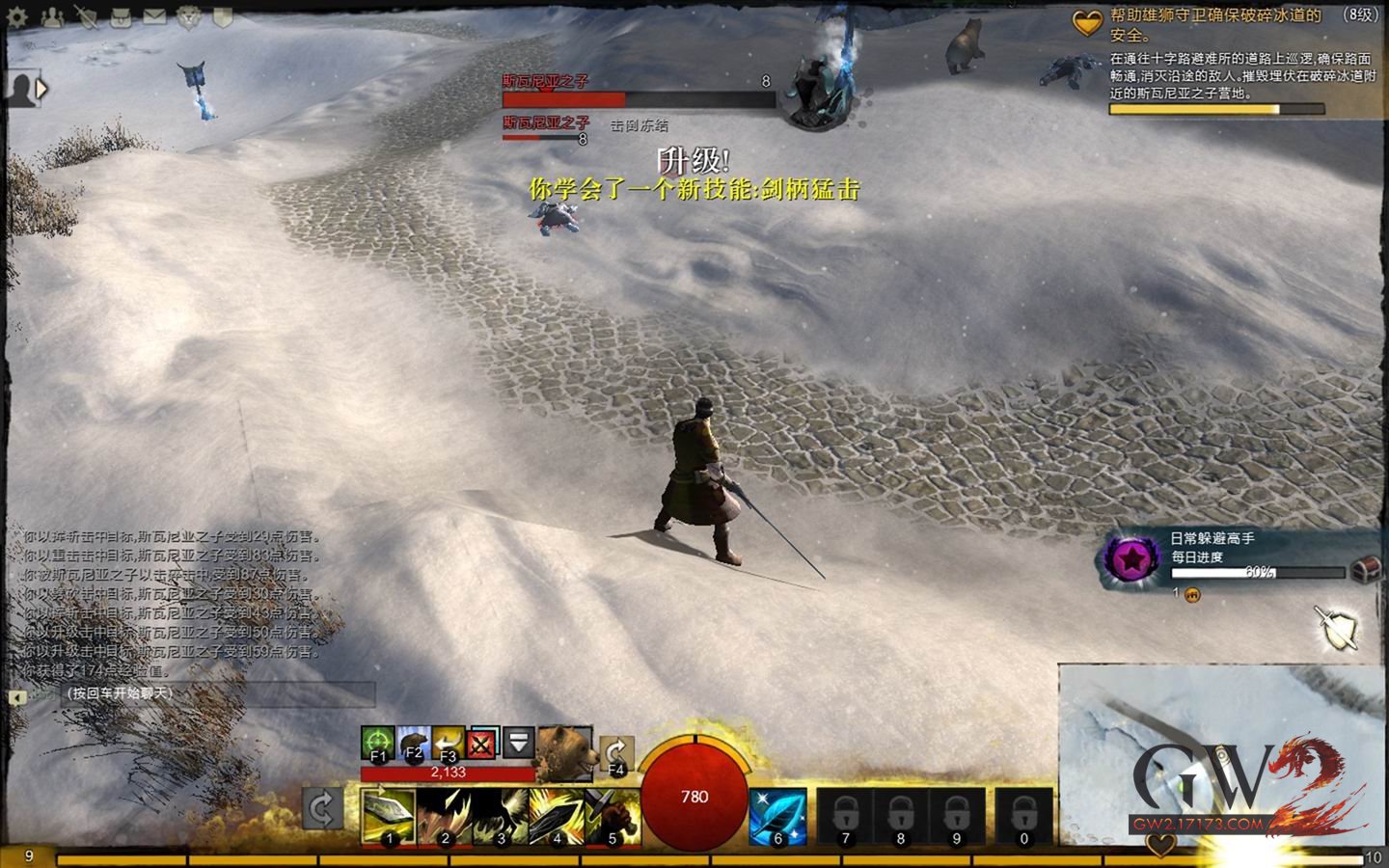Open the mail envelope icon
1389x868 pixels.
(154, 16)
